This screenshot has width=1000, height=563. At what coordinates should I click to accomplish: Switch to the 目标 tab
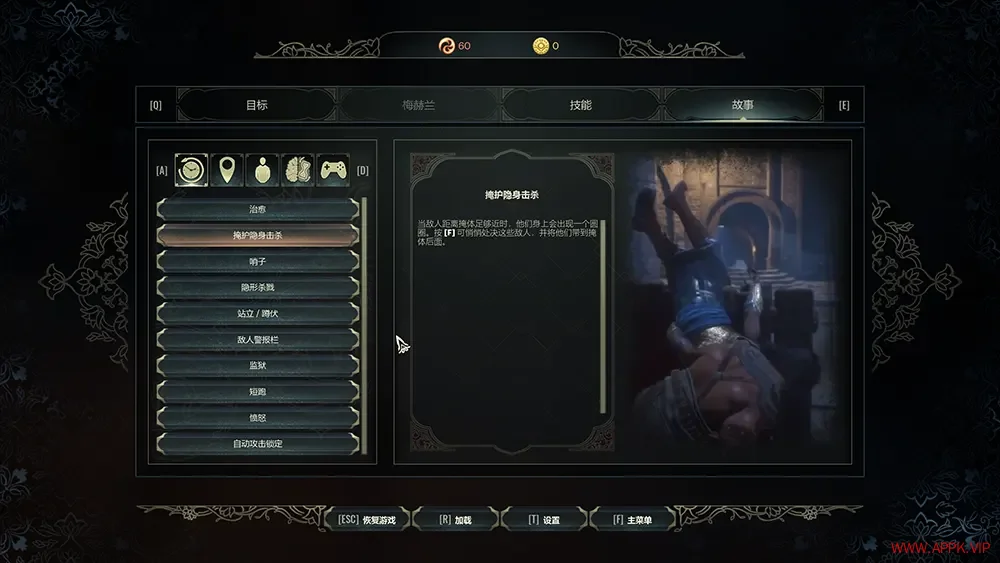[x=257, y=105]
